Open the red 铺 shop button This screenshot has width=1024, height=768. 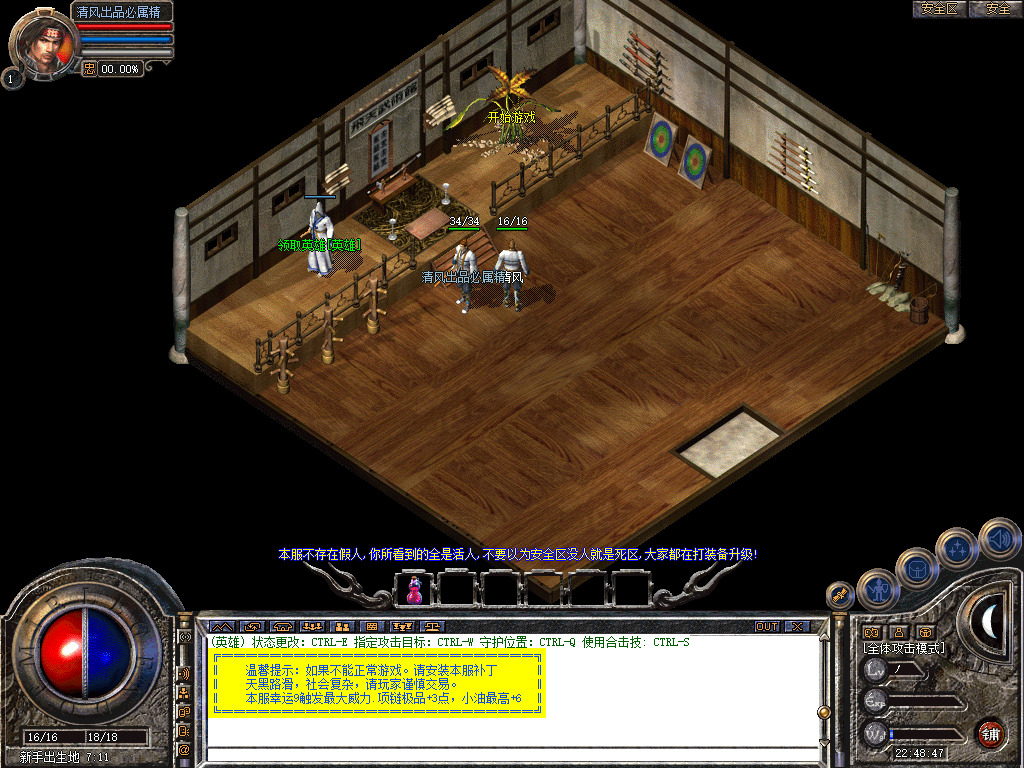click(x=990, y=734)
